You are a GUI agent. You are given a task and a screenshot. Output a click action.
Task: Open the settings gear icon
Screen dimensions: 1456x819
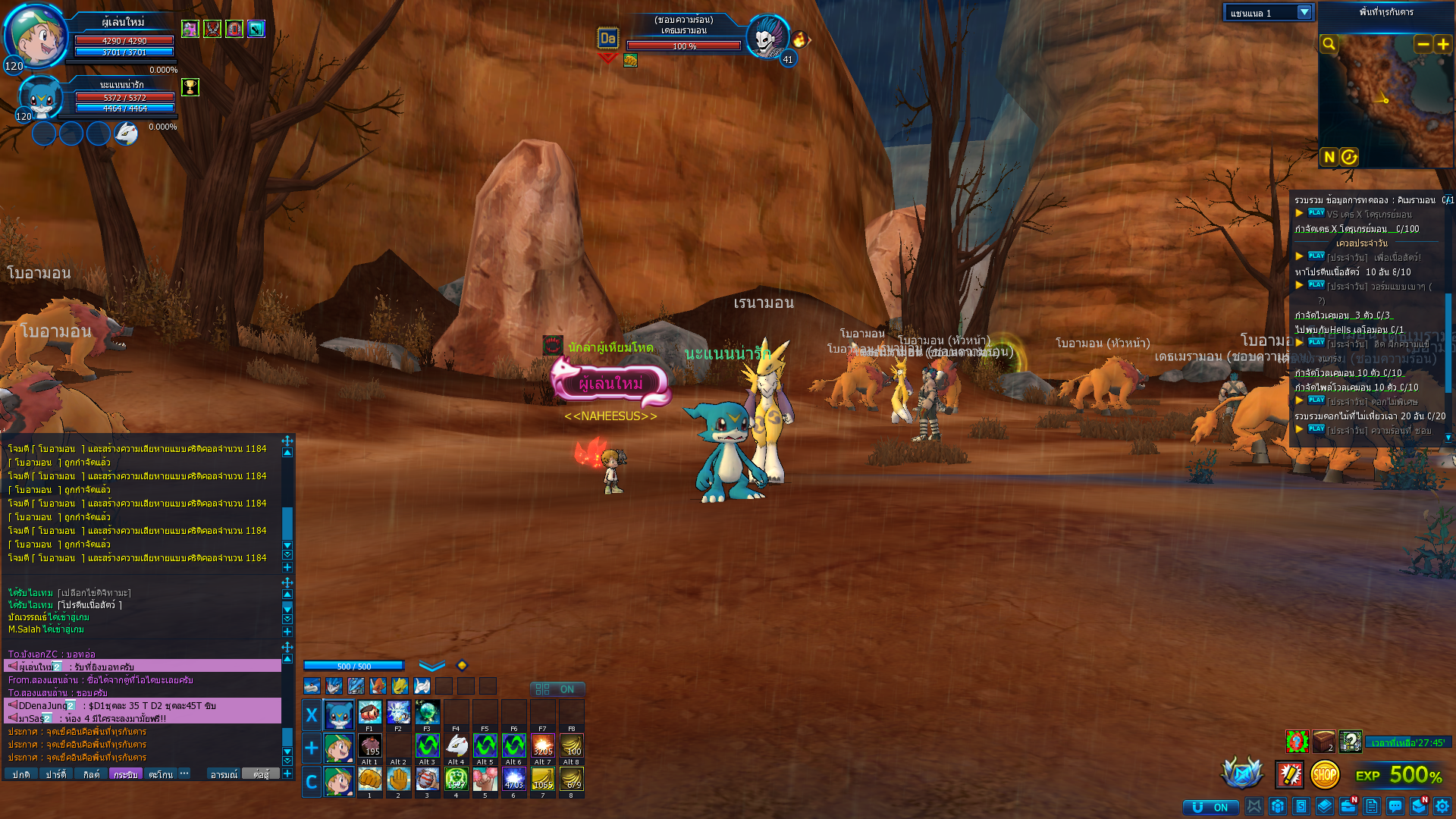point(1441,805)
